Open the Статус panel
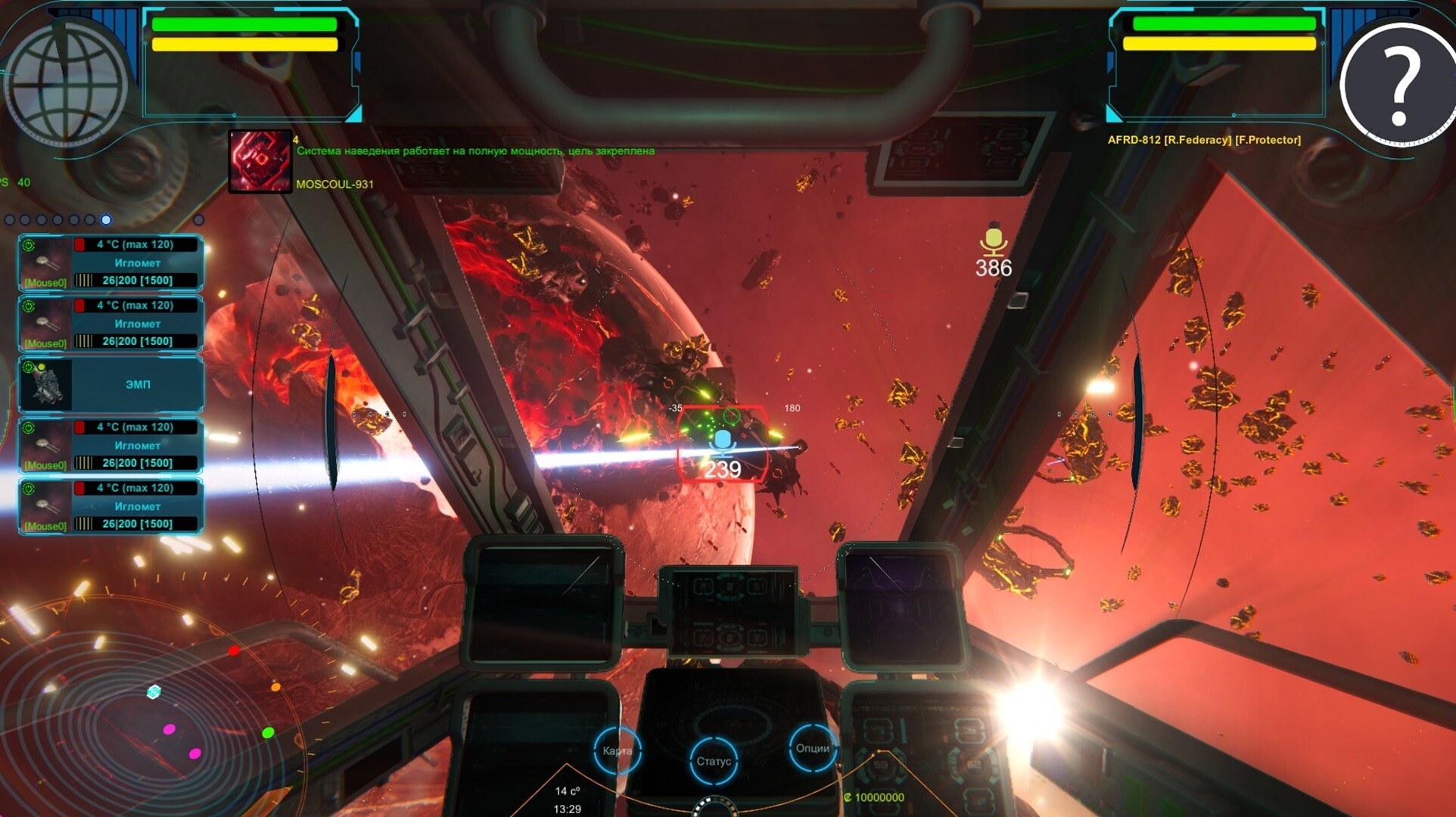Screen dimensions: 1456x817 tap(714, 760)
